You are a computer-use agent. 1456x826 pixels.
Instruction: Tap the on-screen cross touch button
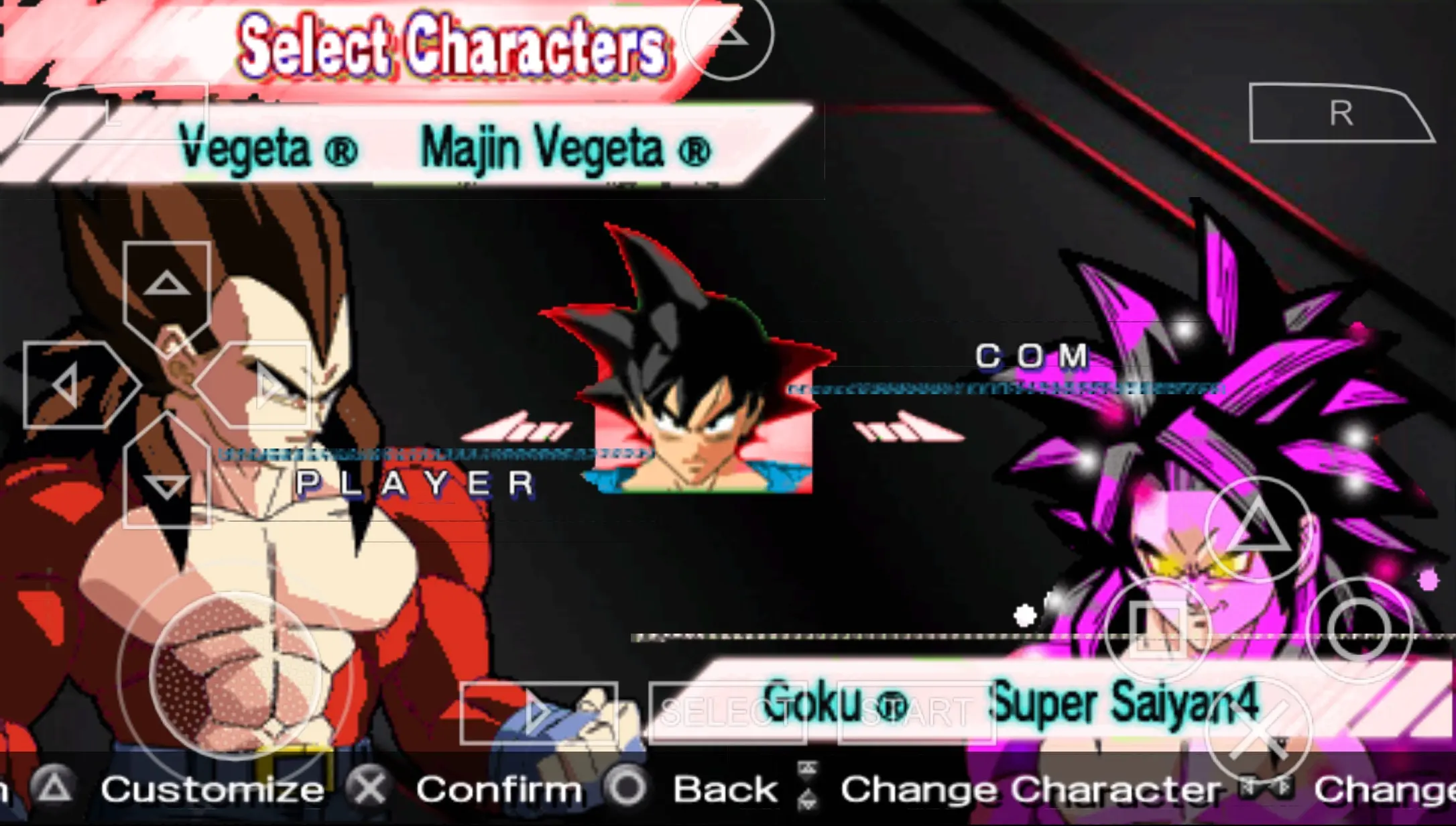pos(1258,731)
